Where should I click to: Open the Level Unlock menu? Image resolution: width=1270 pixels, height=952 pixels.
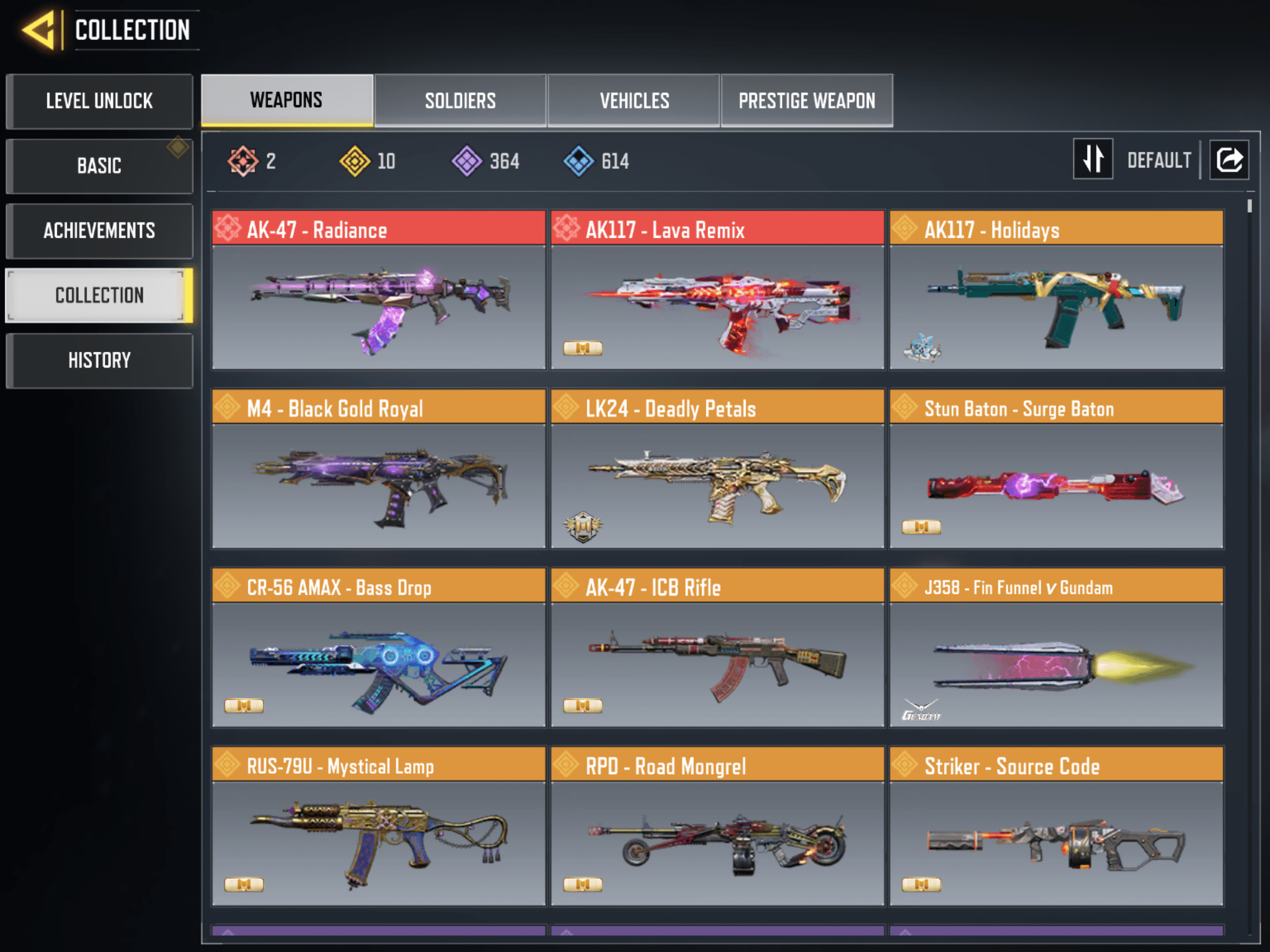tap(99, 101)
